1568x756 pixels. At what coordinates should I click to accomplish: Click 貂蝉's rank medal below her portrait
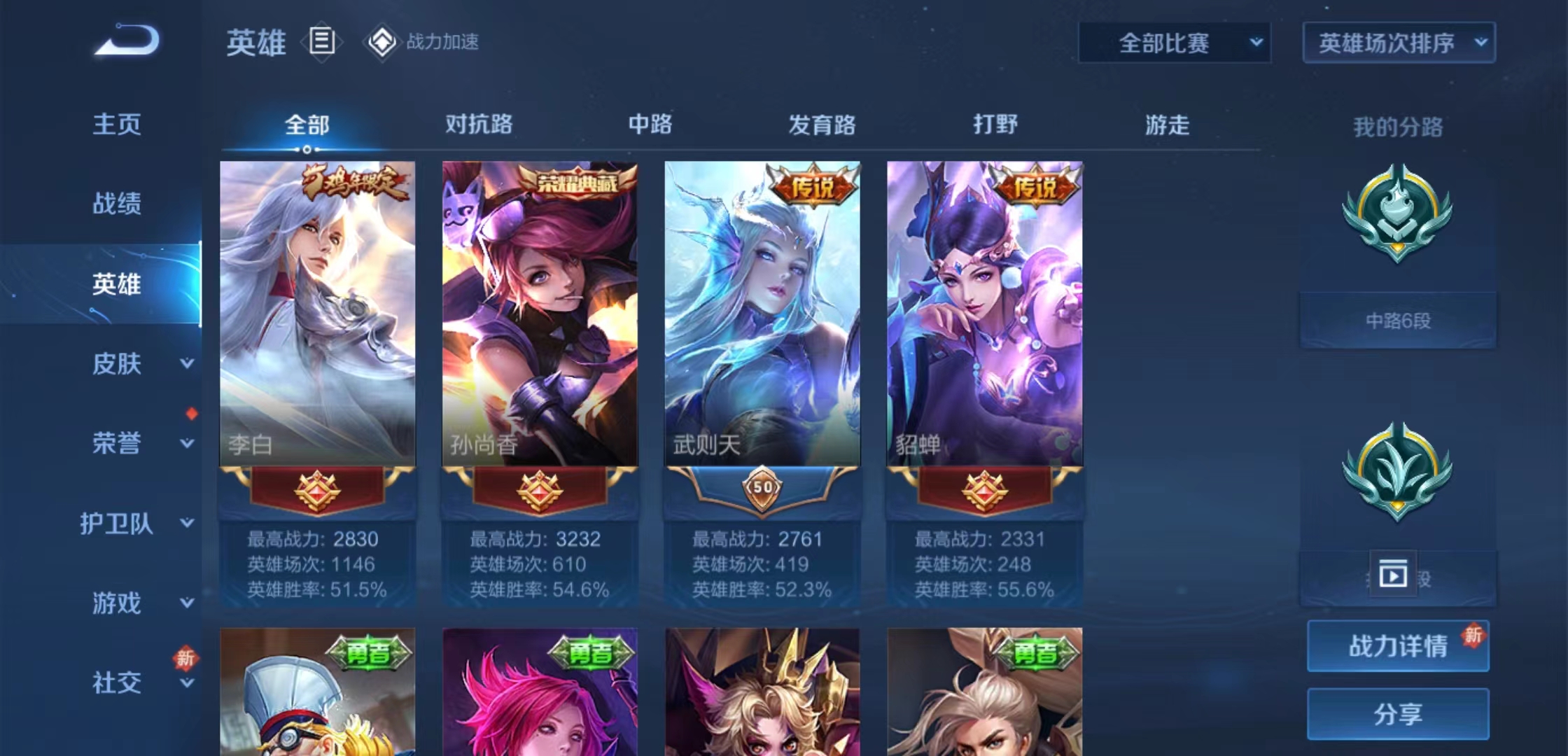[x=985, y=490]
